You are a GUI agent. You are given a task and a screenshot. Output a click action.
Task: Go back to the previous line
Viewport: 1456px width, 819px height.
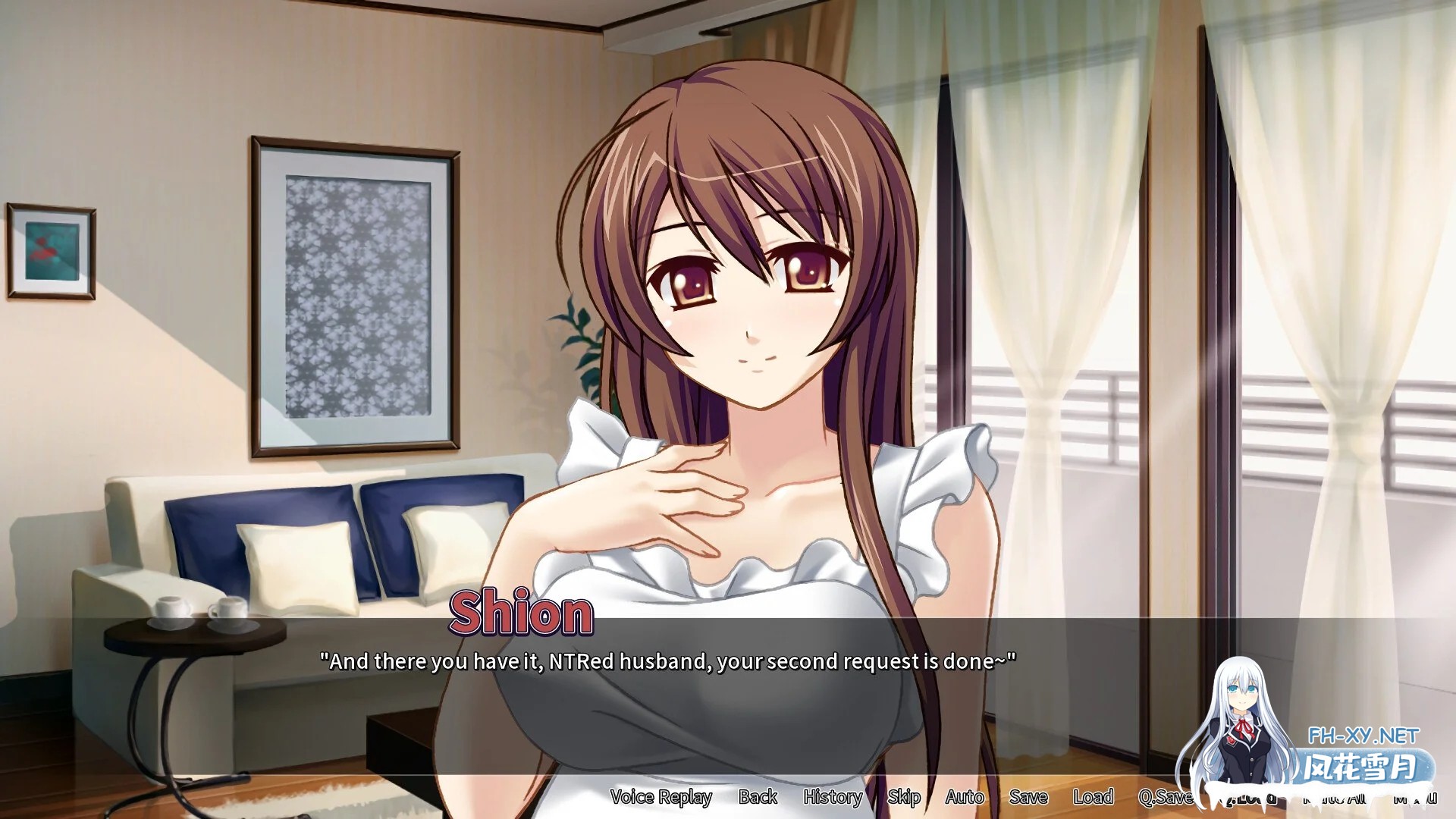click(x=758, y=797)
